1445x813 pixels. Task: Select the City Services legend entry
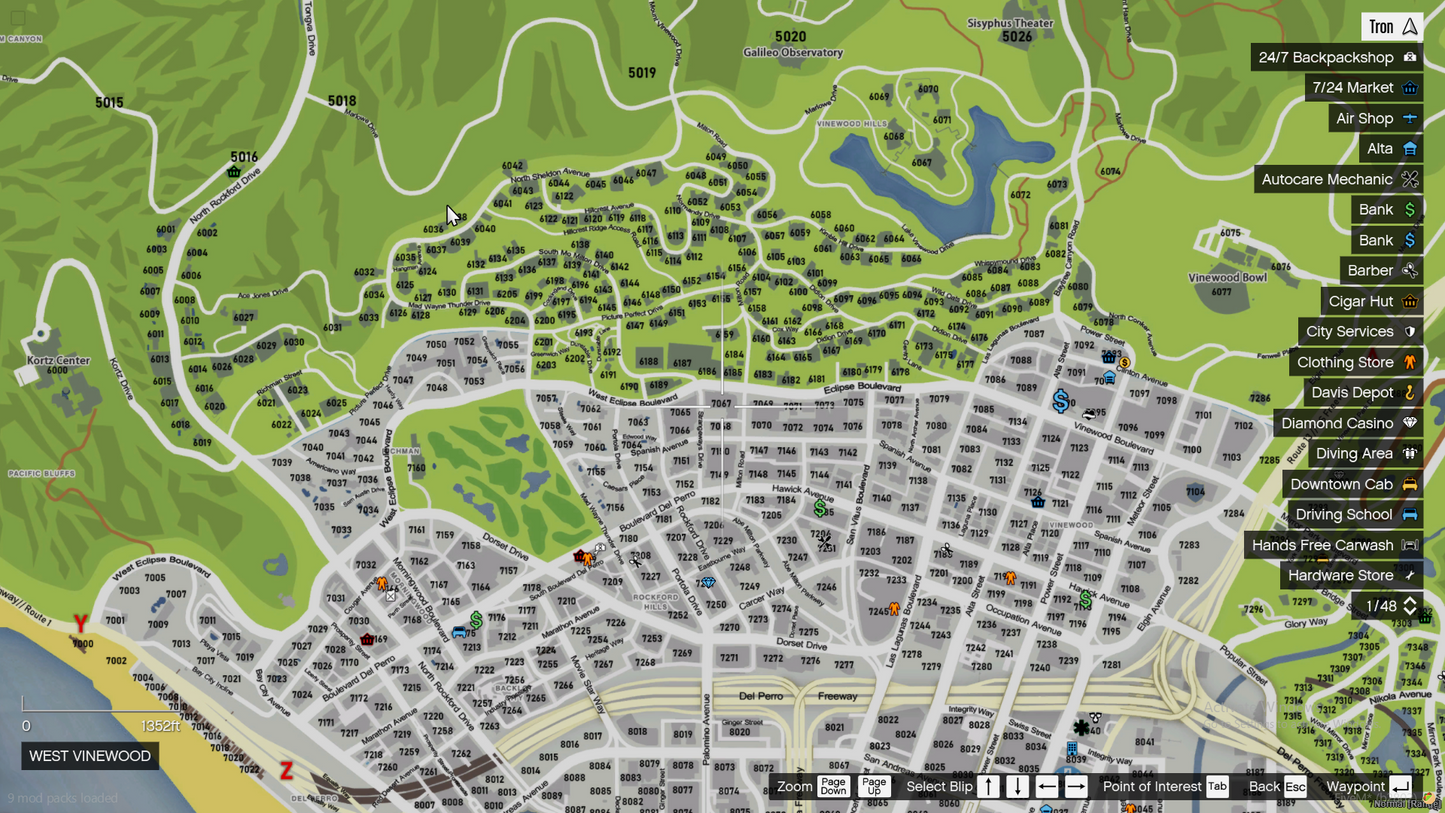point(1360,332)
